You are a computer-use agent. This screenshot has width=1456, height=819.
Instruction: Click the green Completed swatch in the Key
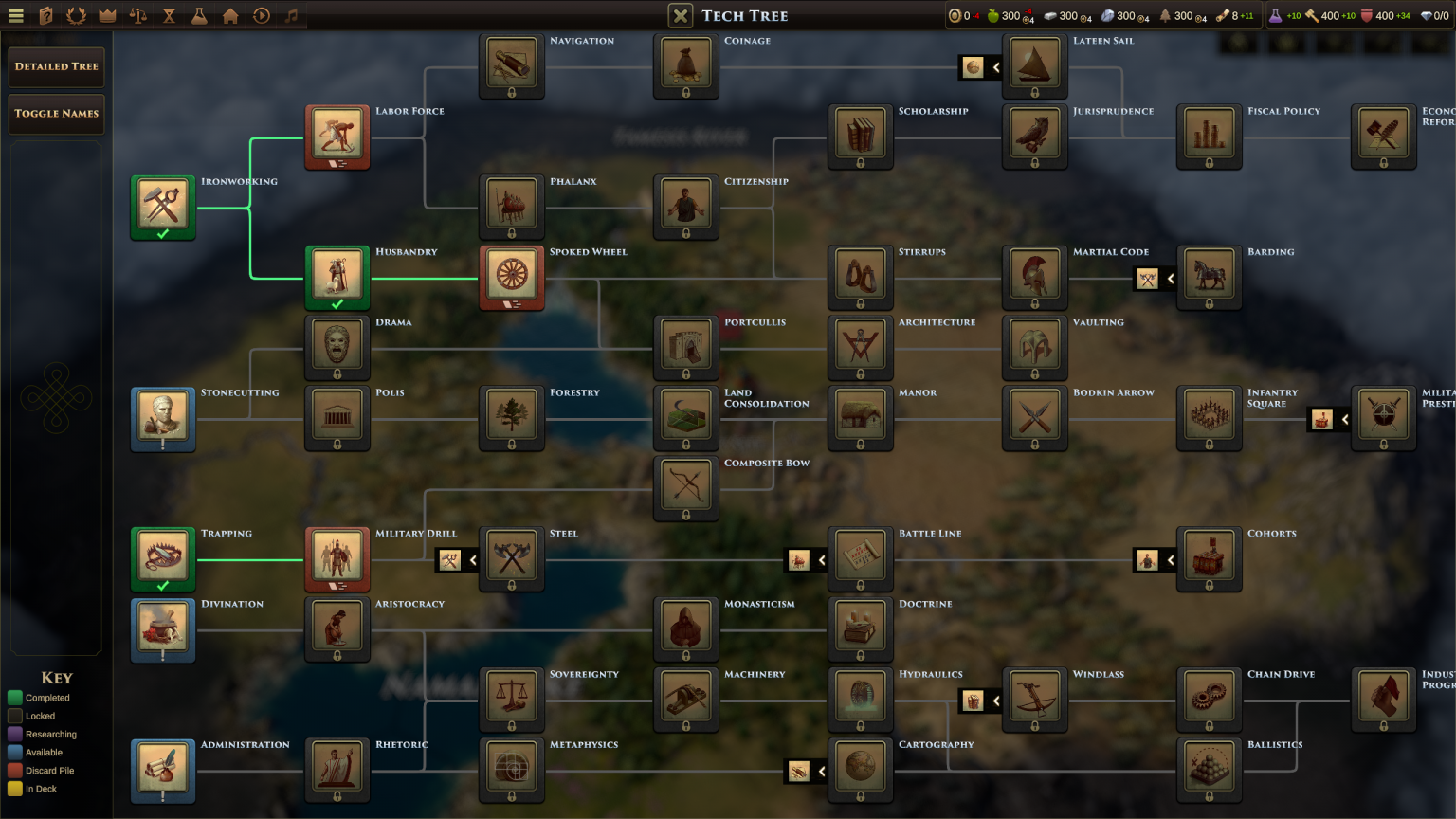tap(13, 698)
